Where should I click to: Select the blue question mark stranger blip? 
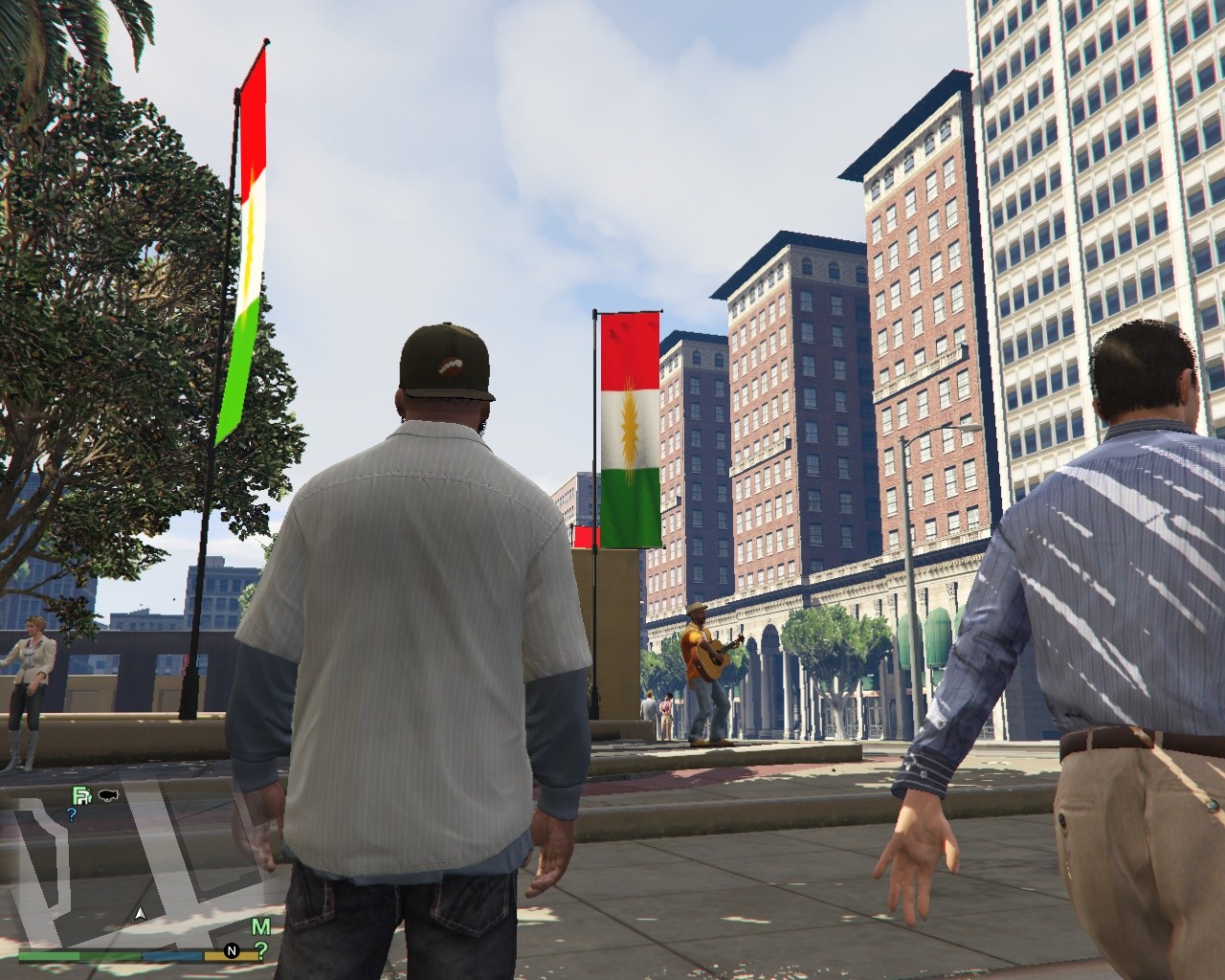[71, 815]
